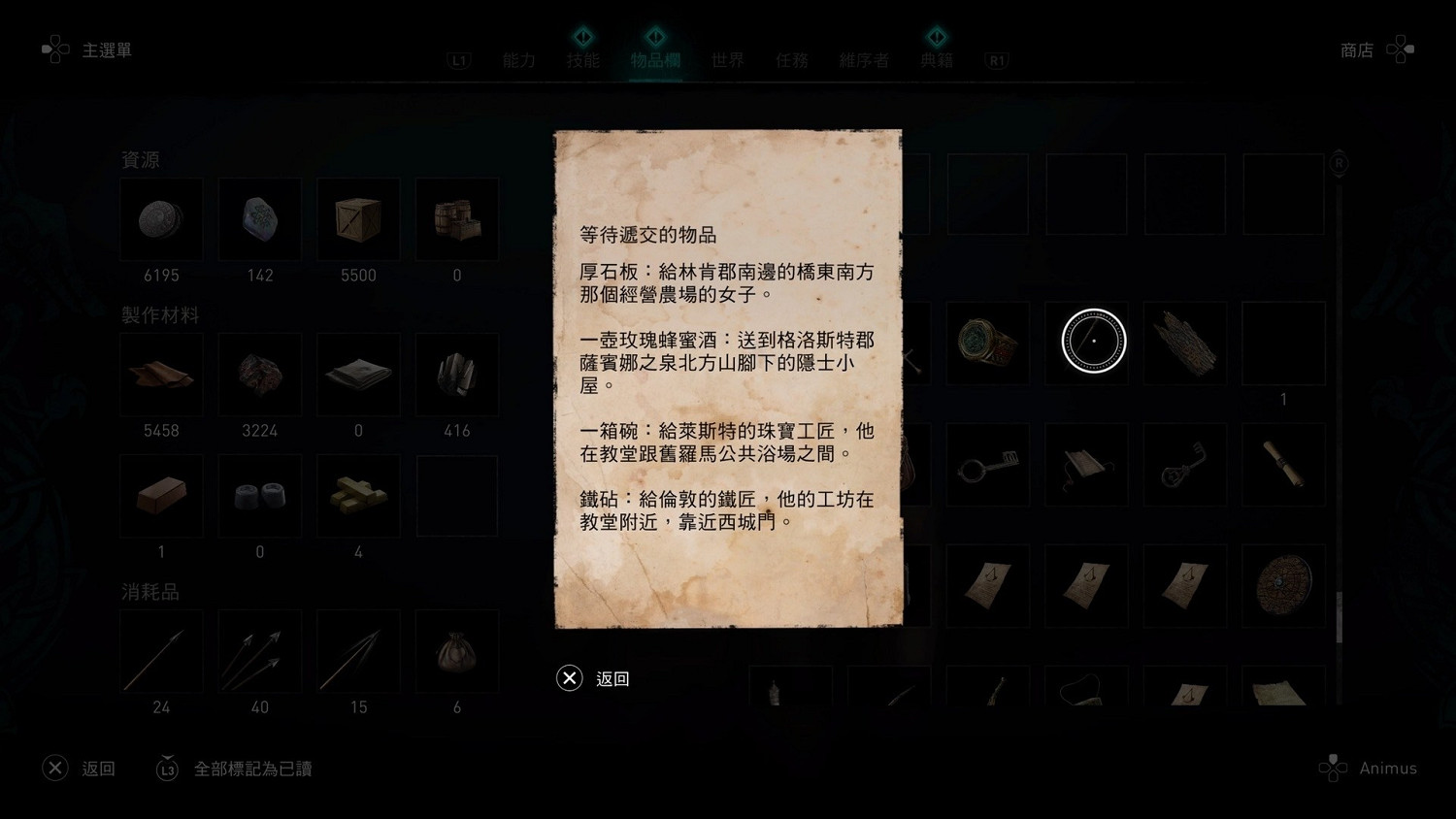Select the silver coins resource icon
Viewport: 1456px width, 819px height.
pos(161,219)
